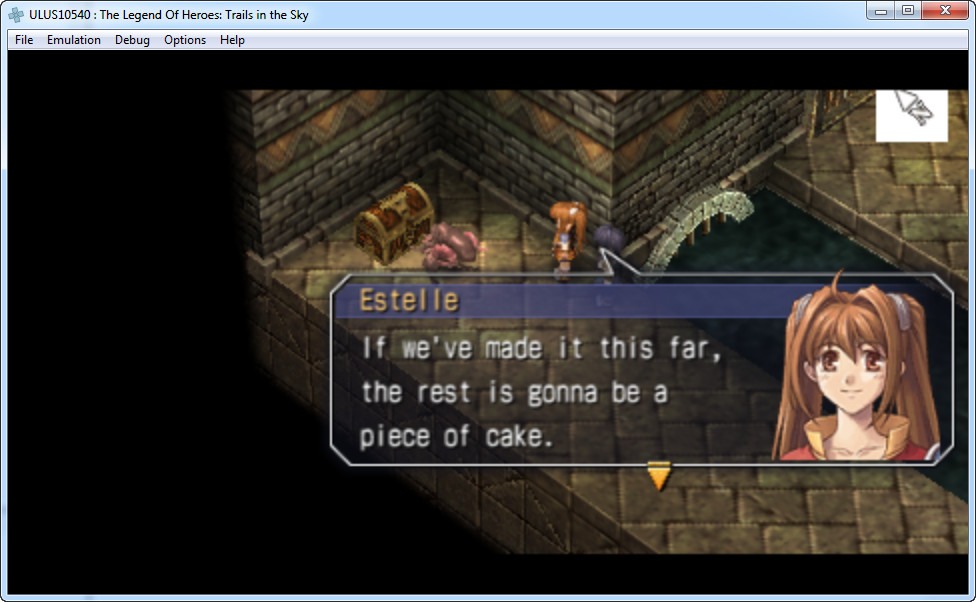This screenshot has width=976, height=602.
Task: Open the Options menu
Action: [x=185, y=40]
